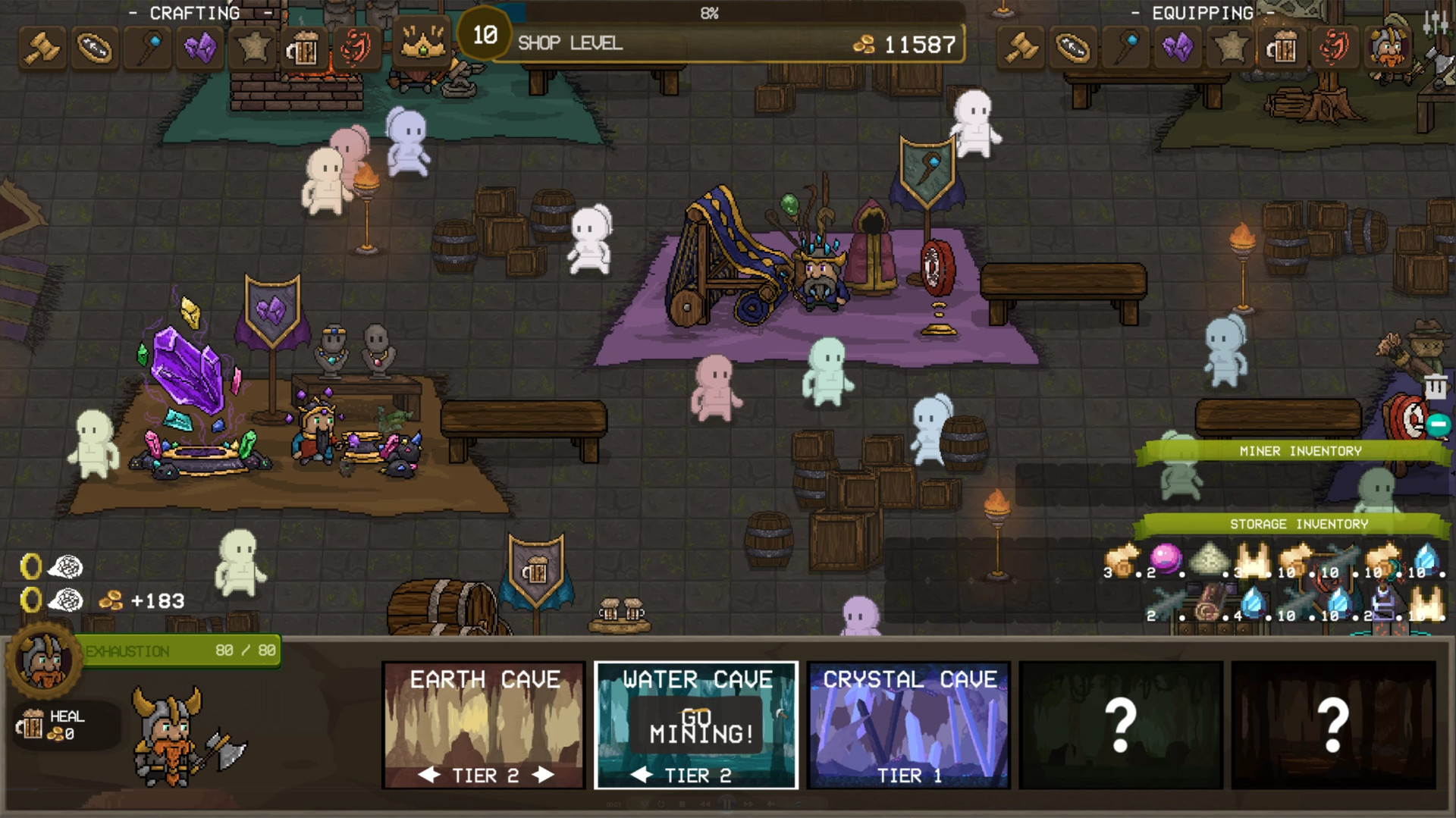Select the dwarf portrait under Equipping
This screenshot has height=818, width=1456.
1389,49
